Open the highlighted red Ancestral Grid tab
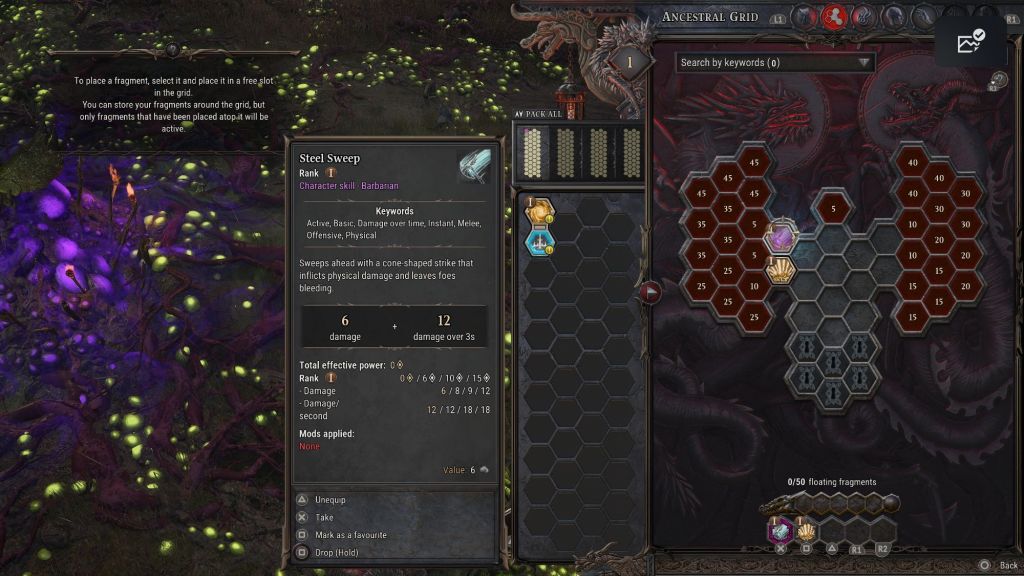 click(834, 16)
